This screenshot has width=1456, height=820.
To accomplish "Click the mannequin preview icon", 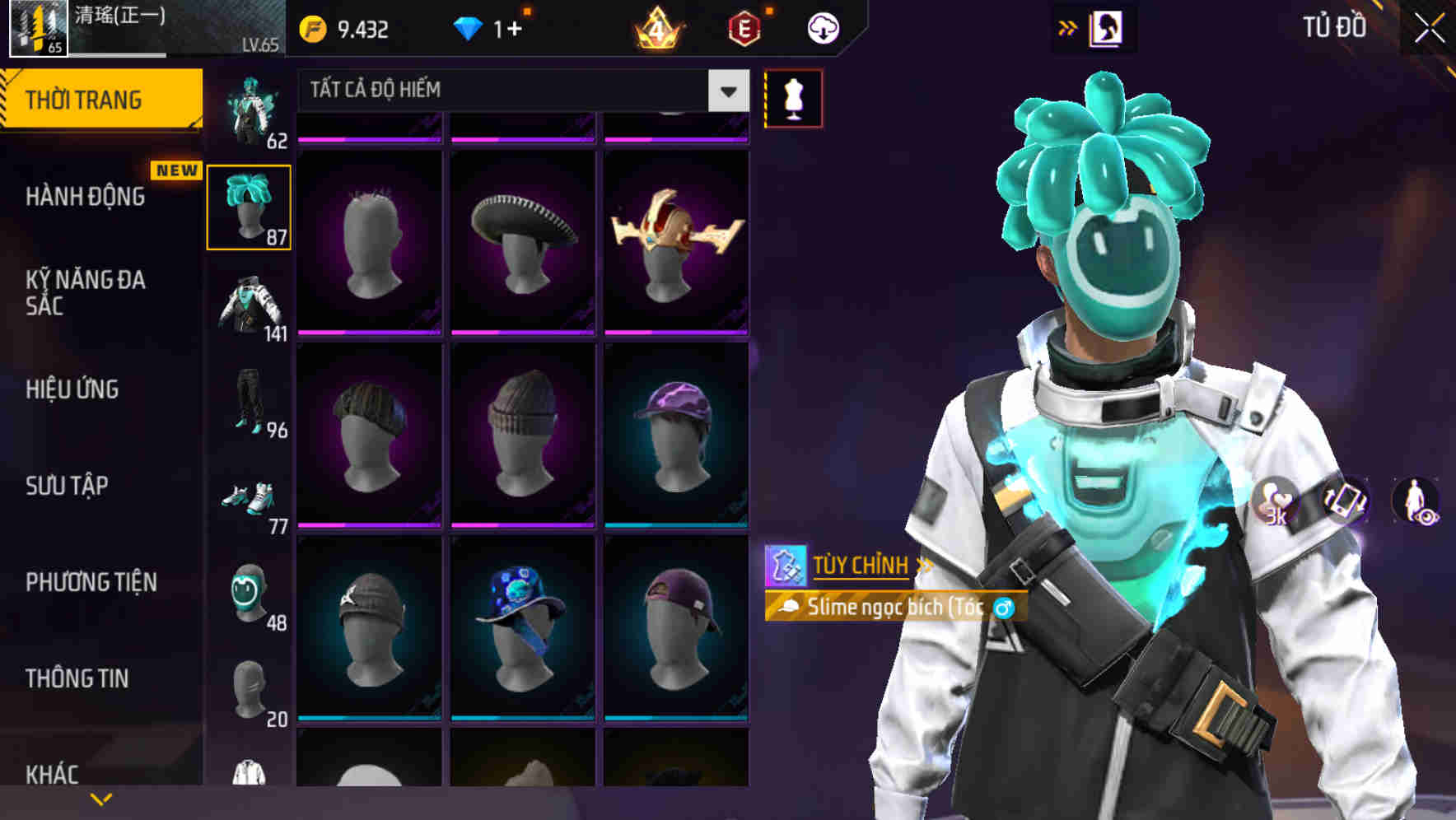I will point(793,97).
